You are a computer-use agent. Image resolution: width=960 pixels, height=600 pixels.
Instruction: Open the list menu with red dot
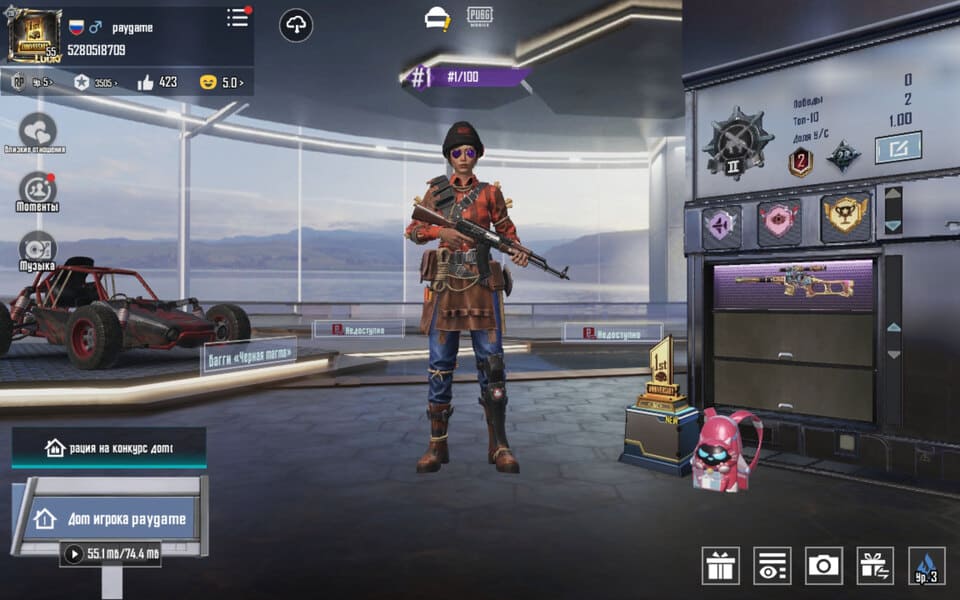tap(237, 18)
